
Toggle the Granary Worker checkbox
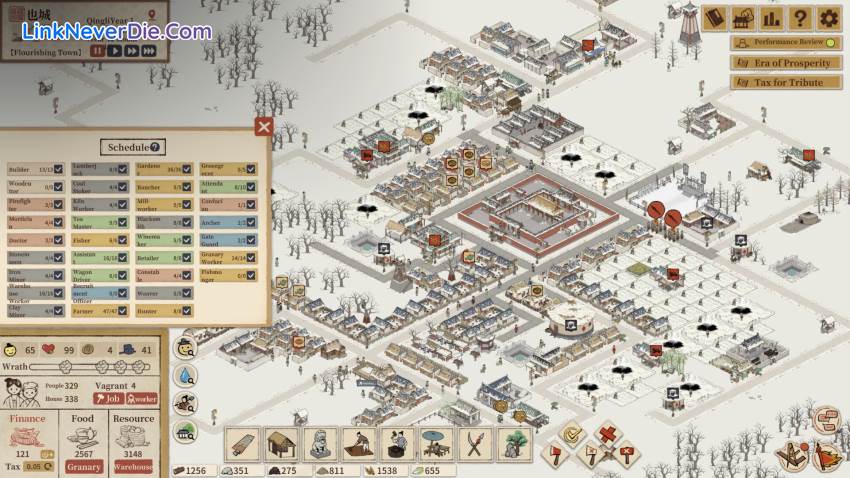(253, 257)
